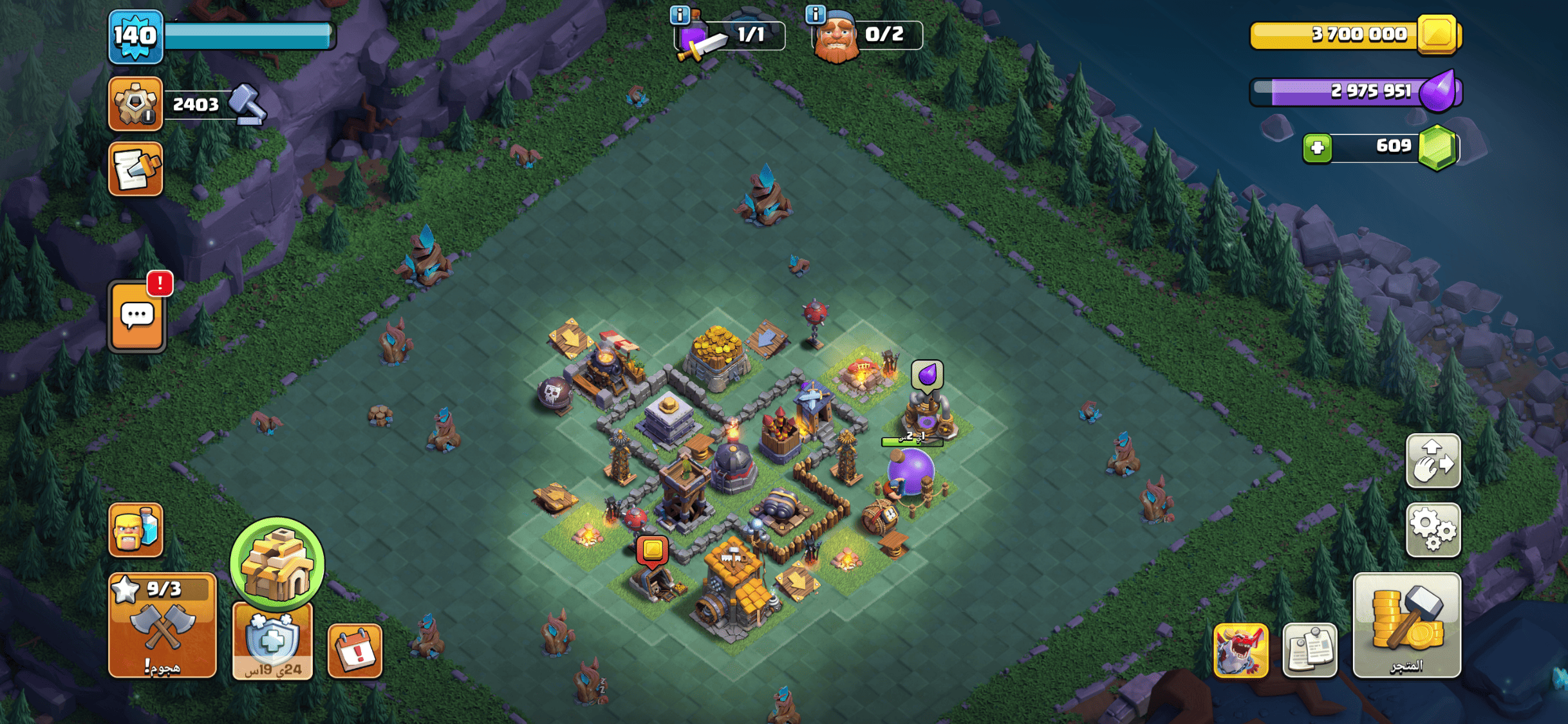Open the settings gears button
Screen dimensions: 1568x724
(x=1433, y=530)
